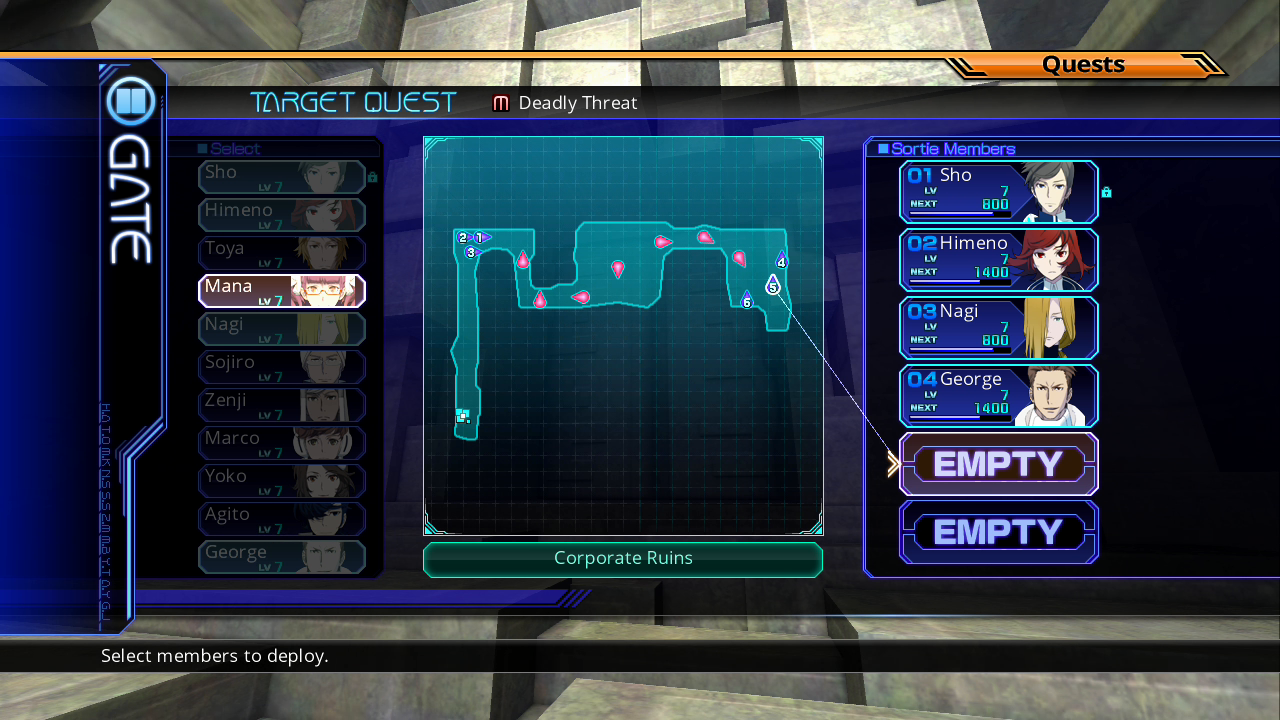Choose sortie slot 03 Nagi
Screen dimensions: 1280x720
click(998, 328)
